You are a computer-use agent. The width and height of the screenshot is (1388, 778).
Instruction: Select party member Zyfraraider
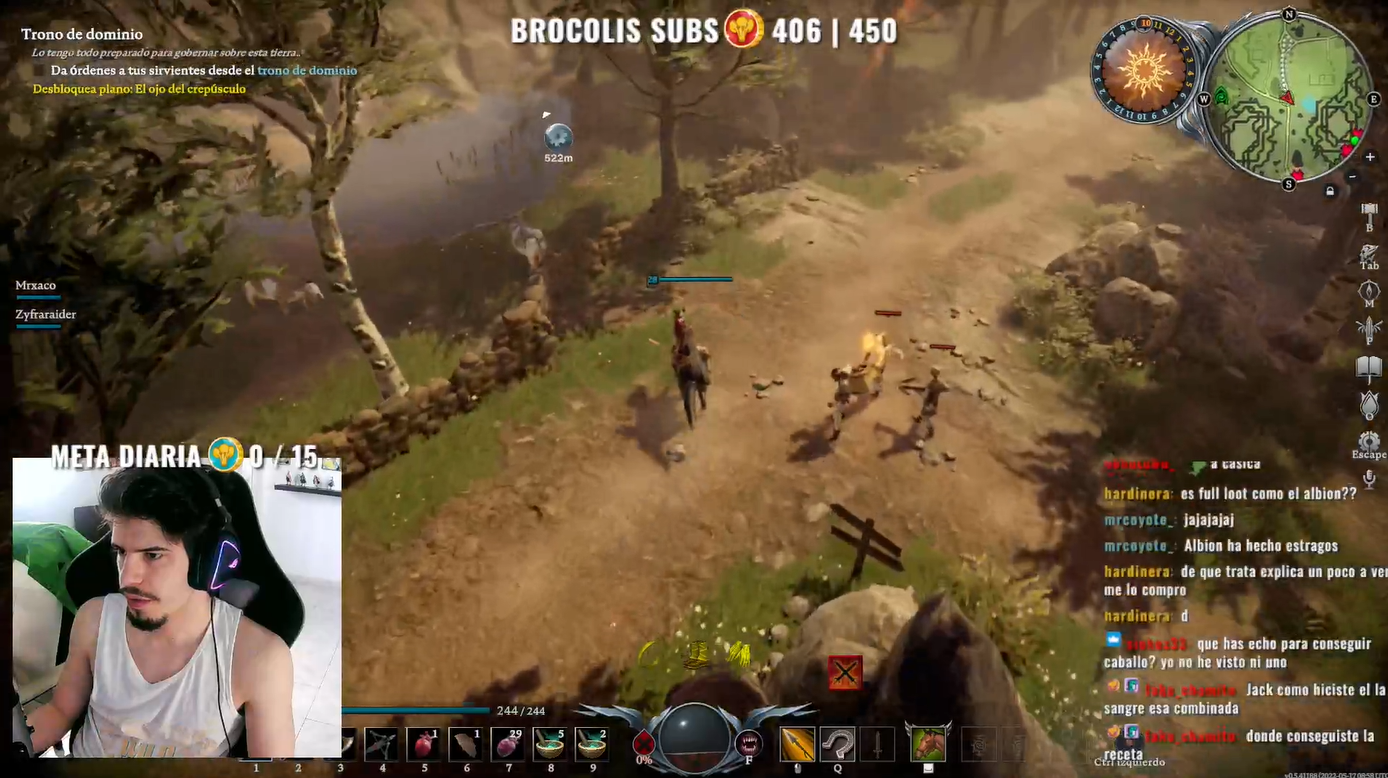point(46,314)
